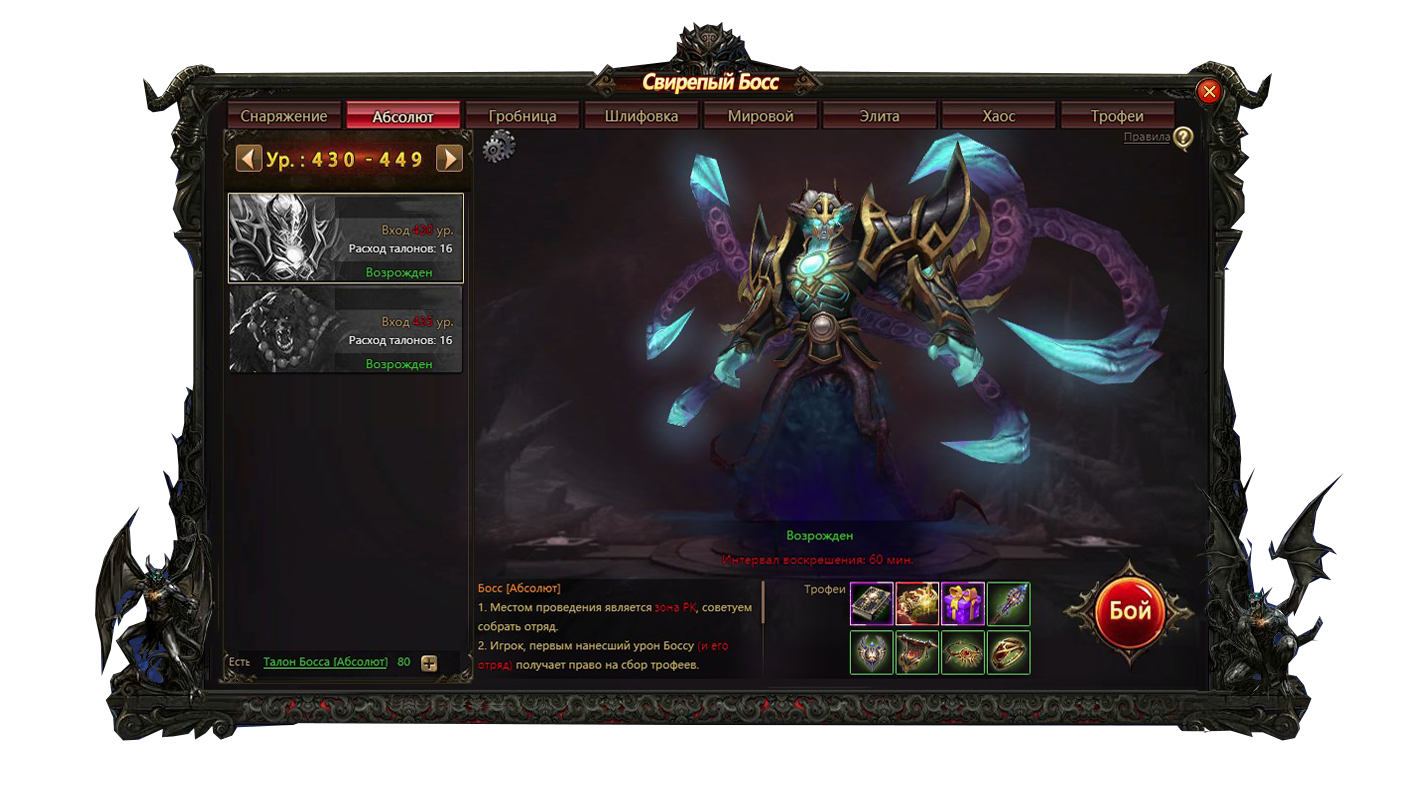
Task: Open the Хаос tab
Action: coord(998,116)
